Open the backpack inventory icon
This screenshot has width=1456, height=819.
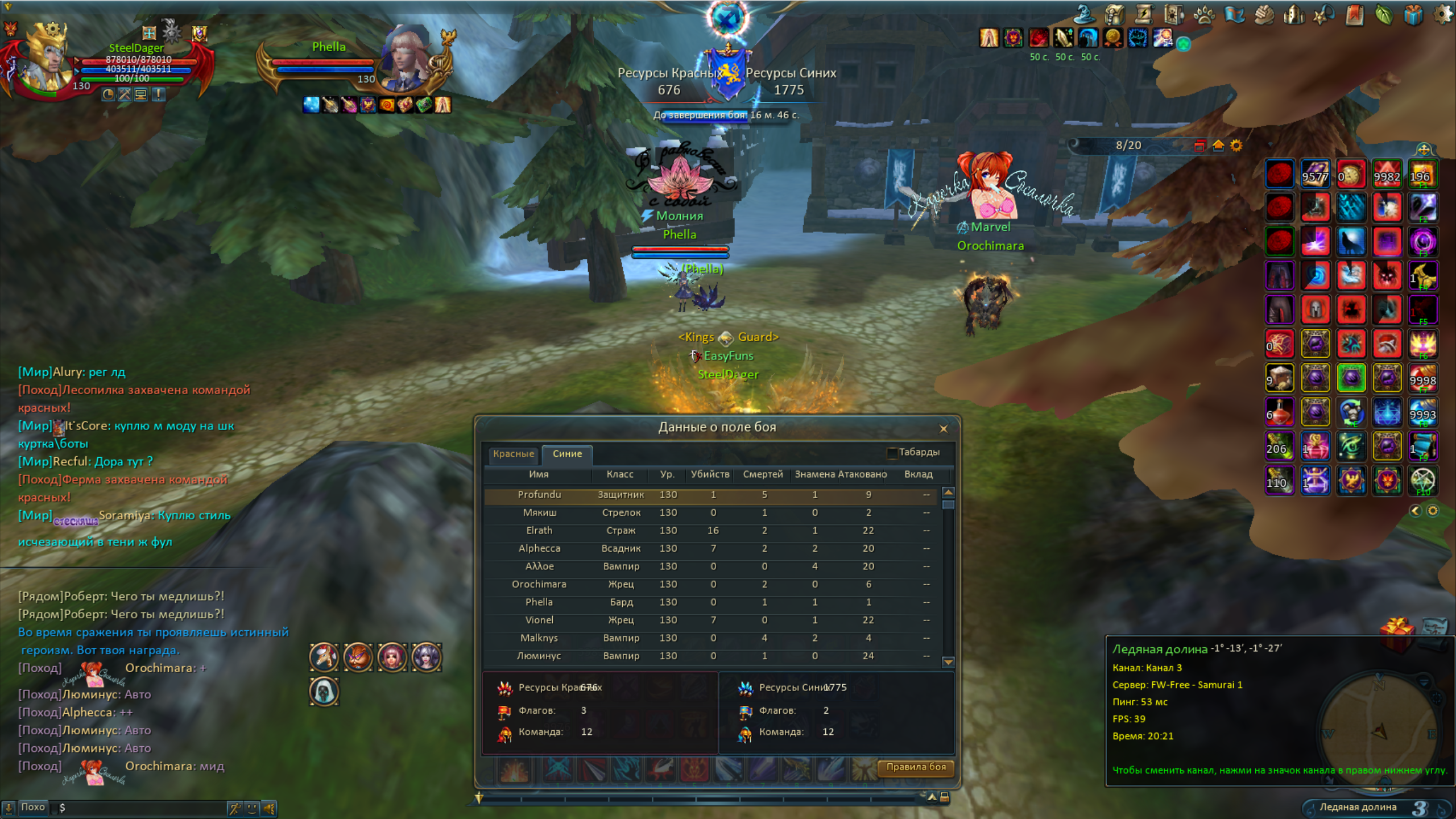1114,14
